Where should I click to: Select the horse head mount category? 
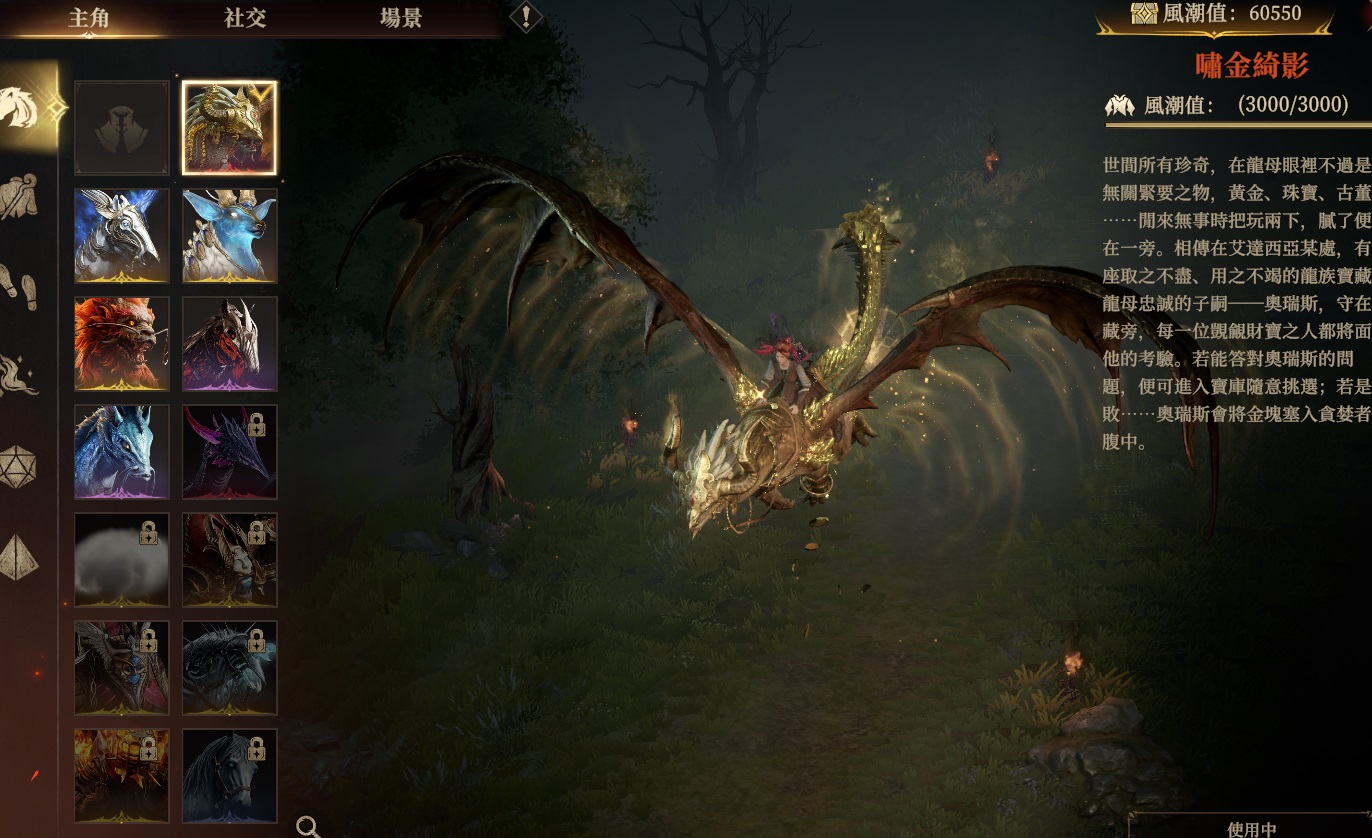pyautogui.click(x=22, y=106)
